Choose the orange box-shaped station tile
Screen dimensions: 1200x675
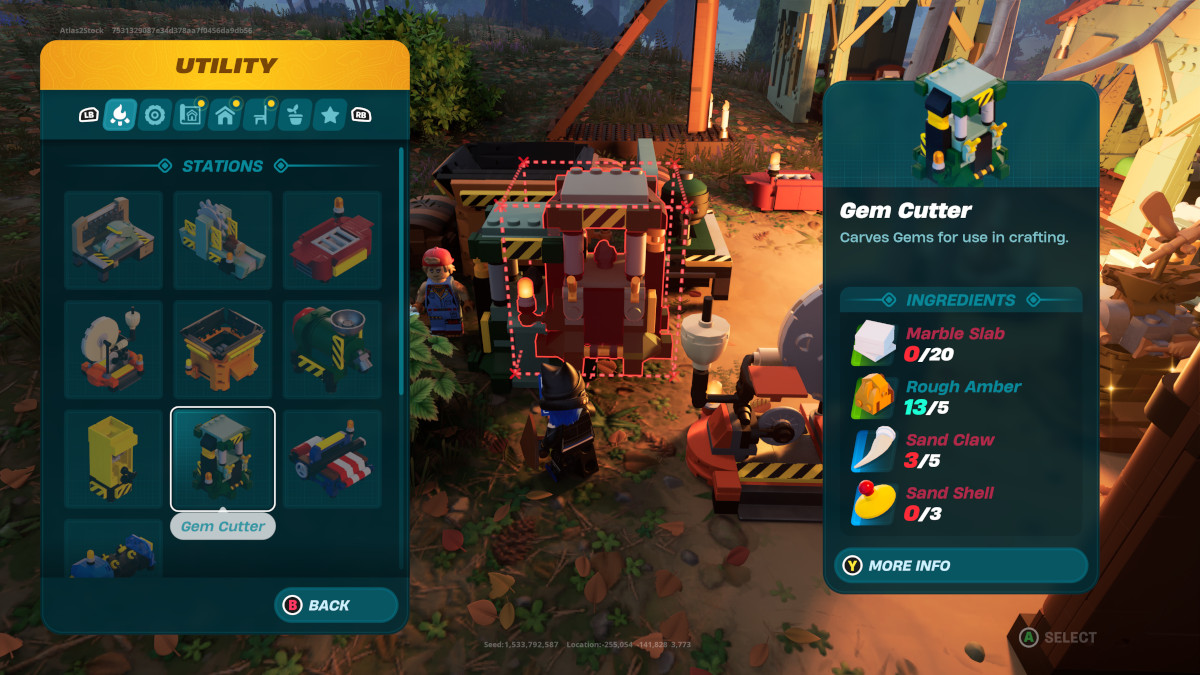[x=223, y=350]
